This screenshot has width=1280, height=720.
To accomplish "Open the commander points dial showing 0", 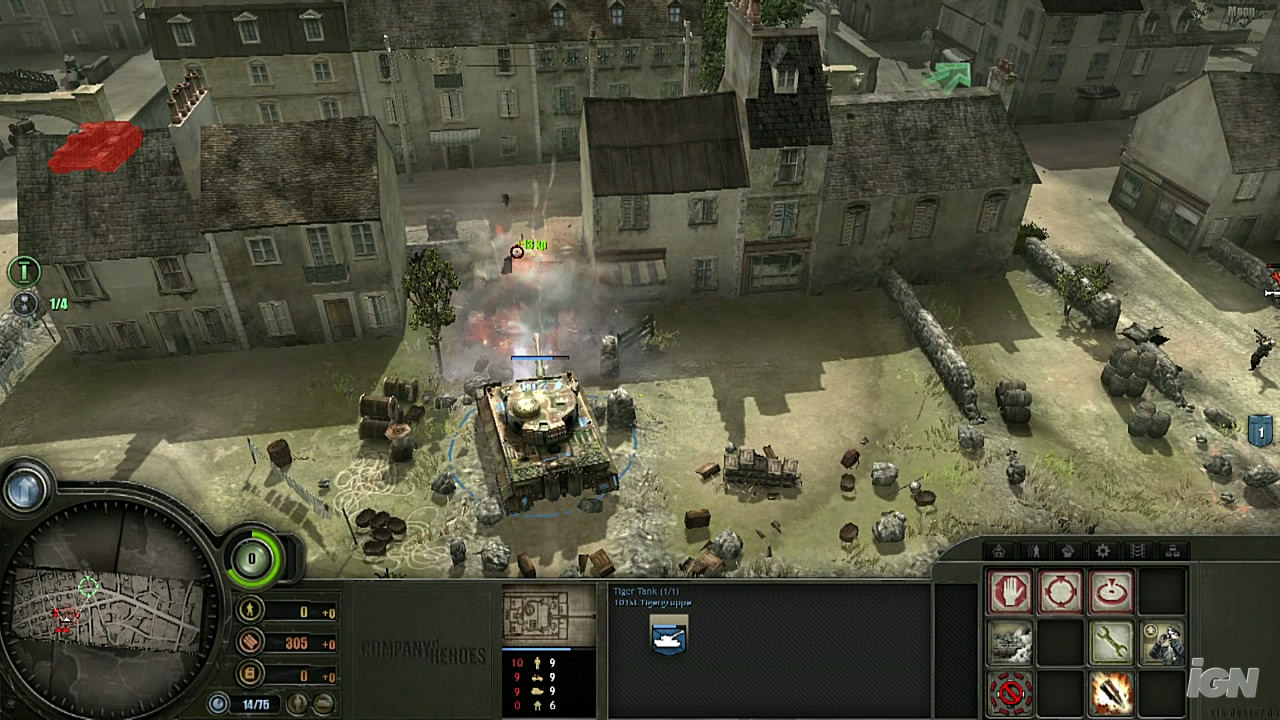I will [253, 559].
